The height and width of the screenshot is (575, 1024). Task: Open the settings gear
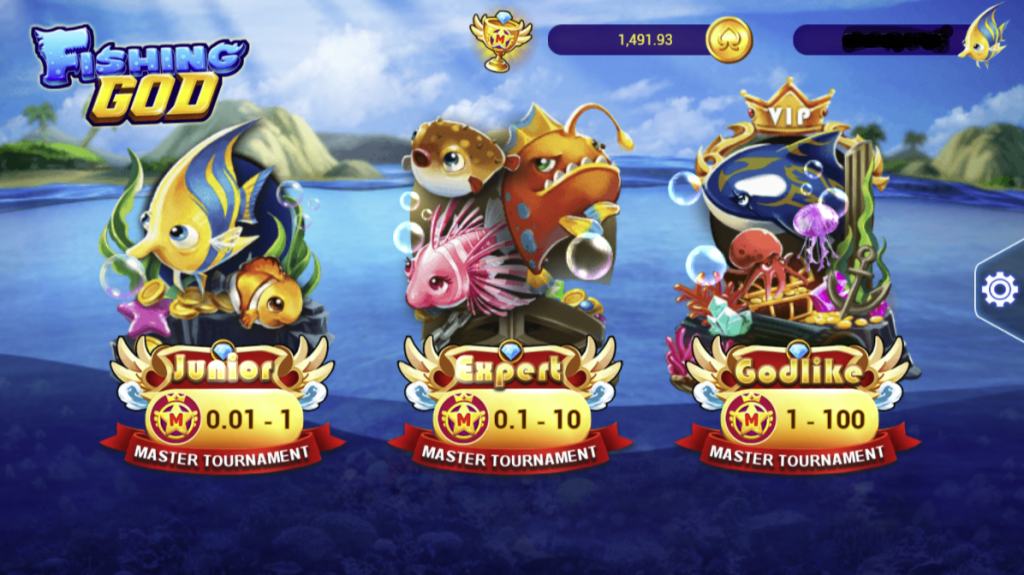(x=999, y=290)
